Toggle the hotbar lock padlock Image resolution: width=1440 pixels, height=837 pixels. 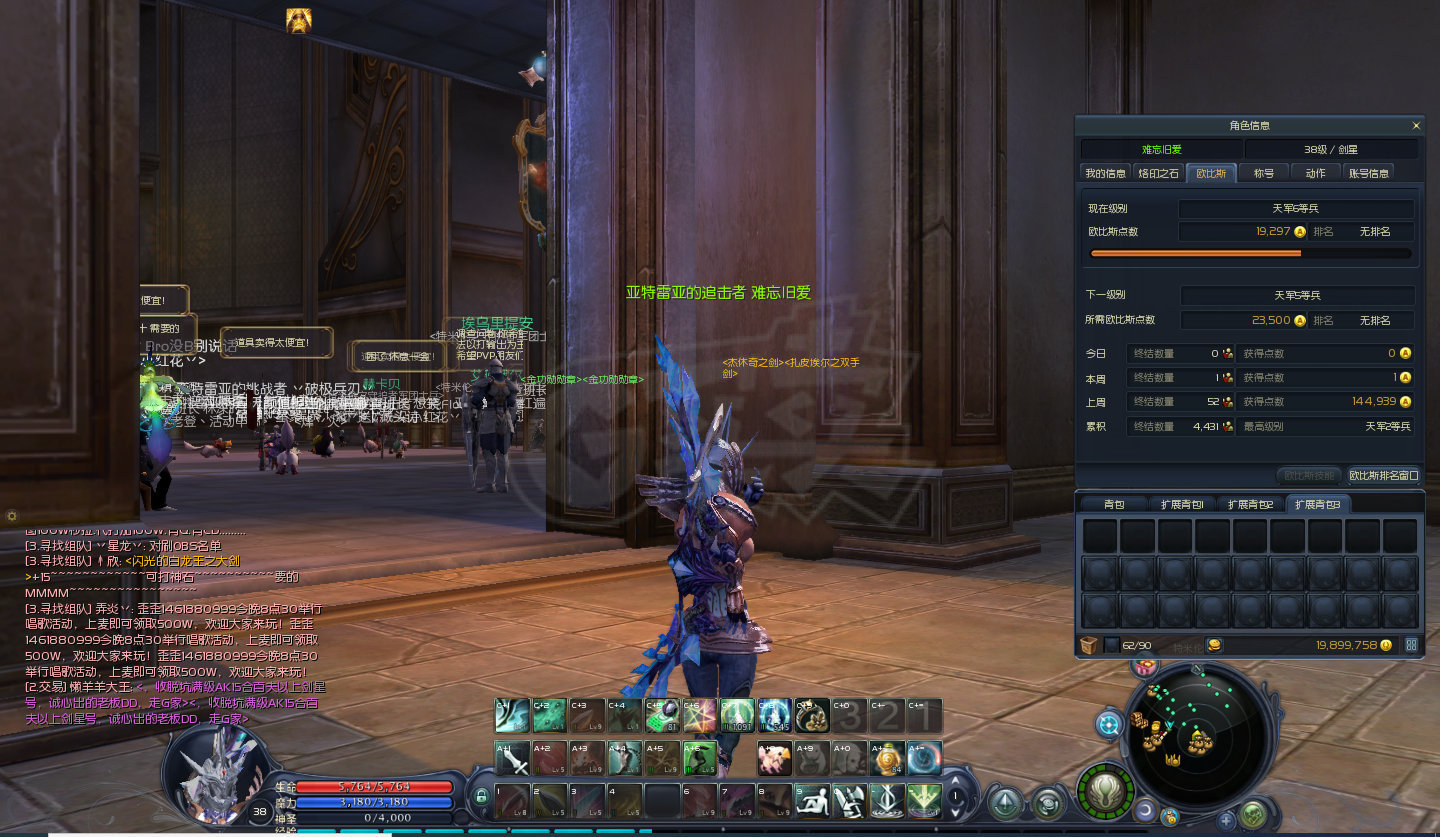tap(481, 797)
